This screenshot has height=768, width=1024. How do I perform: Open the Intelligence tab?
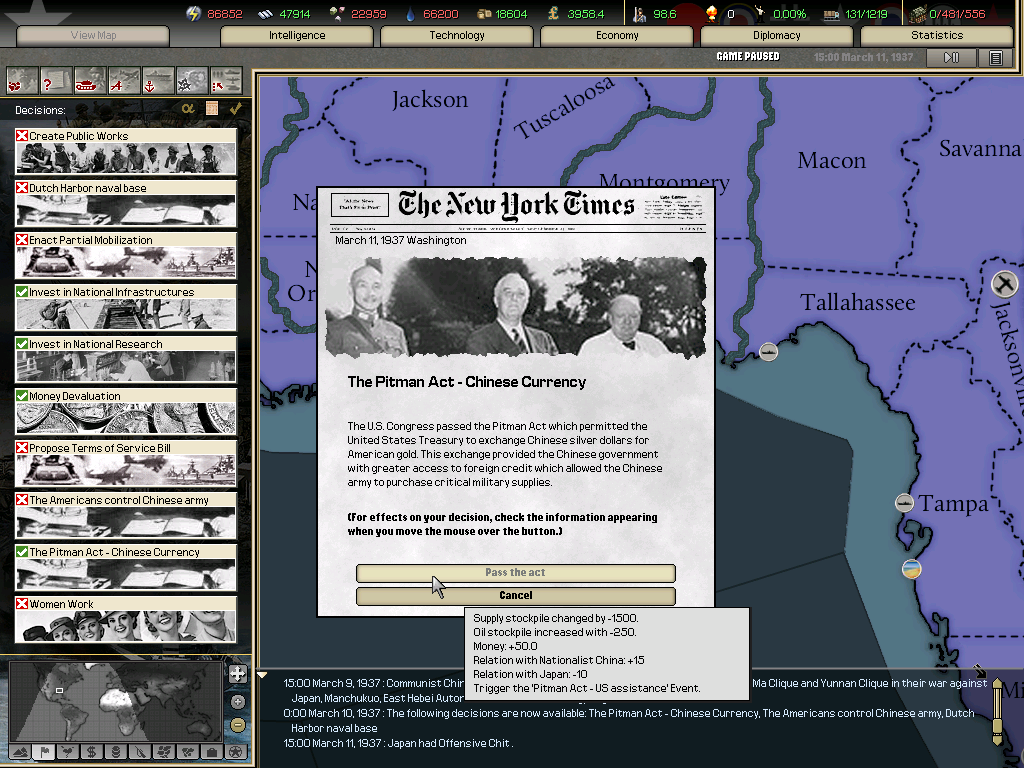pos(297,36)
